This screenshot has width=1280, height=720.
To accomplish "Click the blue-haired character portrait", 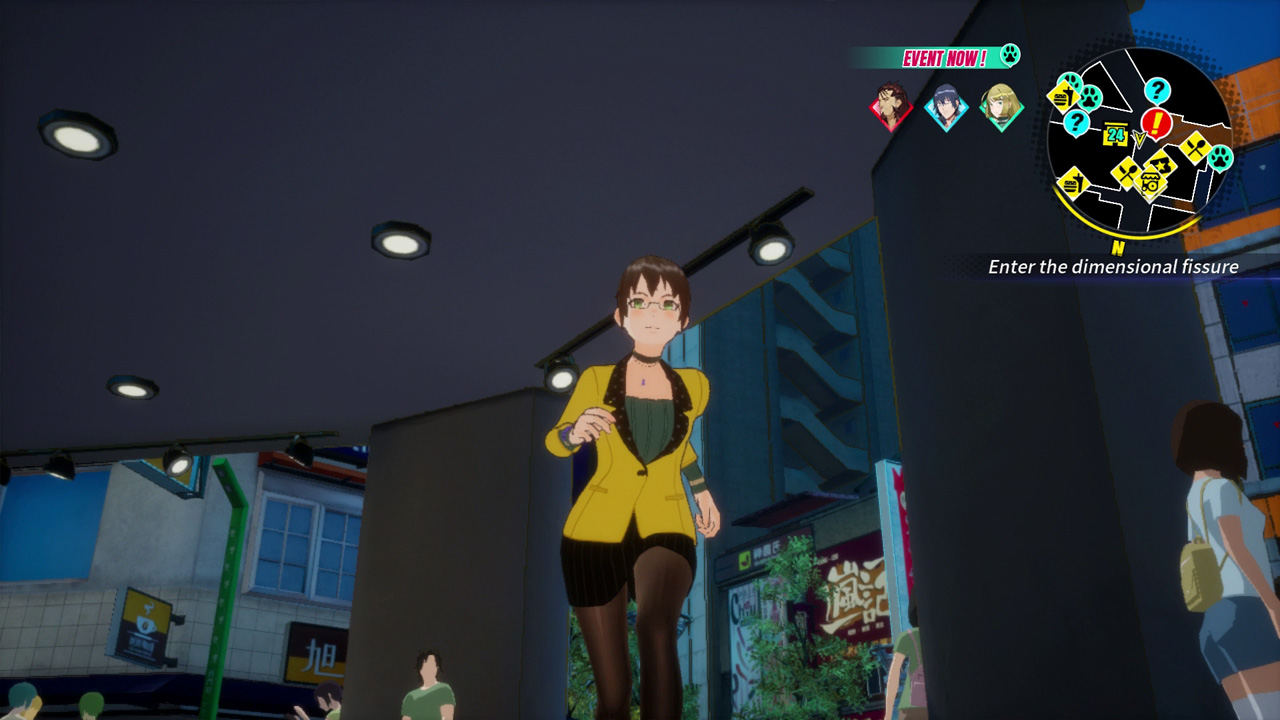I will pos(945,105).
